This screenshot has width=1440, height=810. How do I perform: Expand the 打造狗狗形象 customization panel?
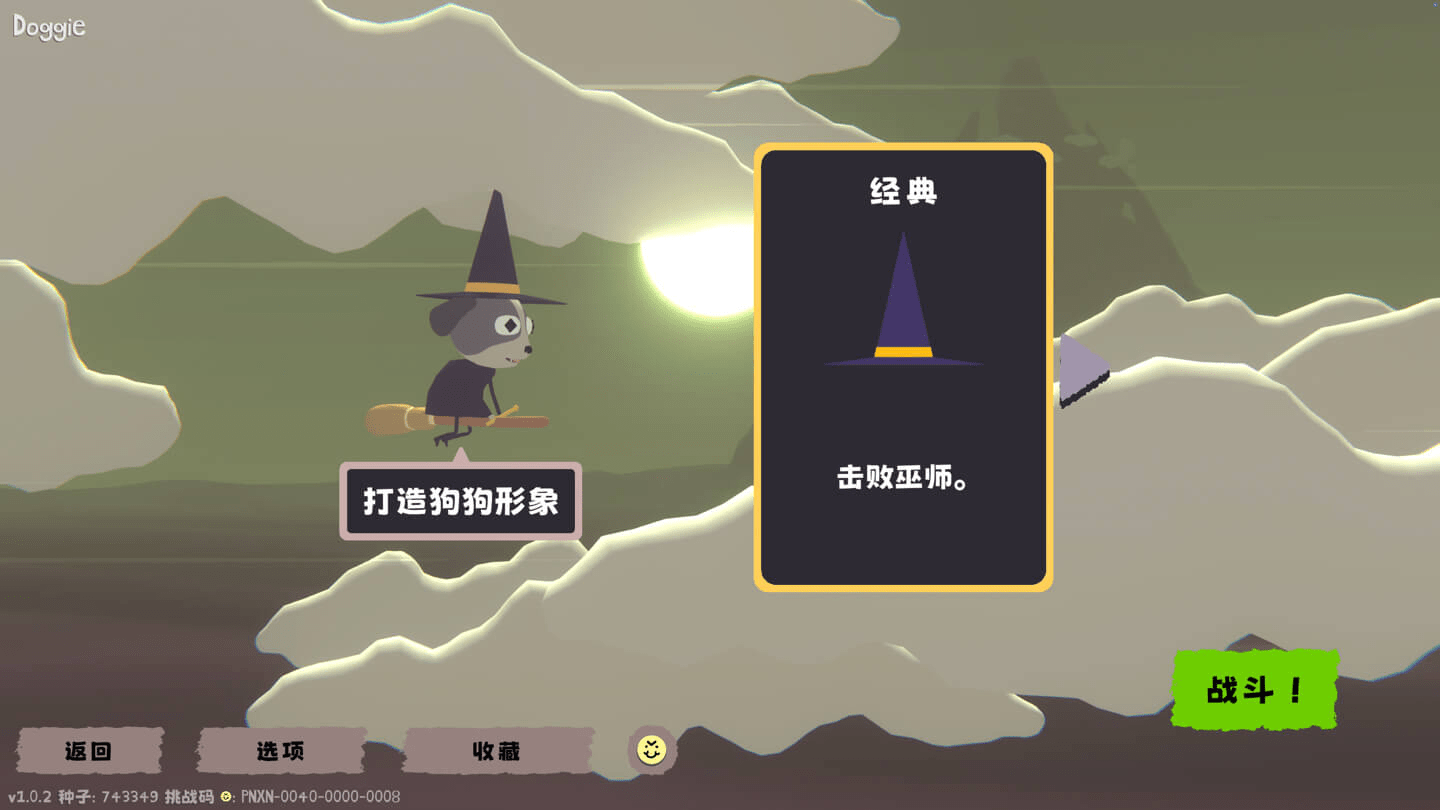(460, 500)
